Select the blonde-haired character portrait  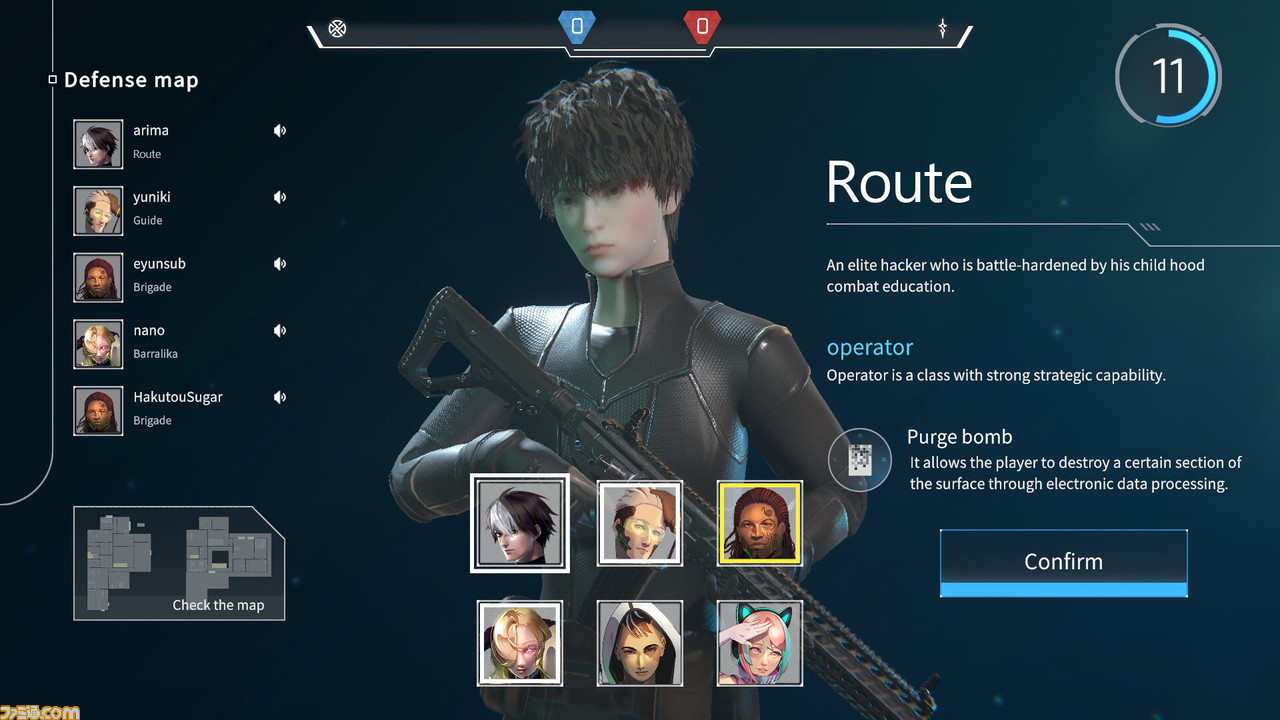point(519,643)
